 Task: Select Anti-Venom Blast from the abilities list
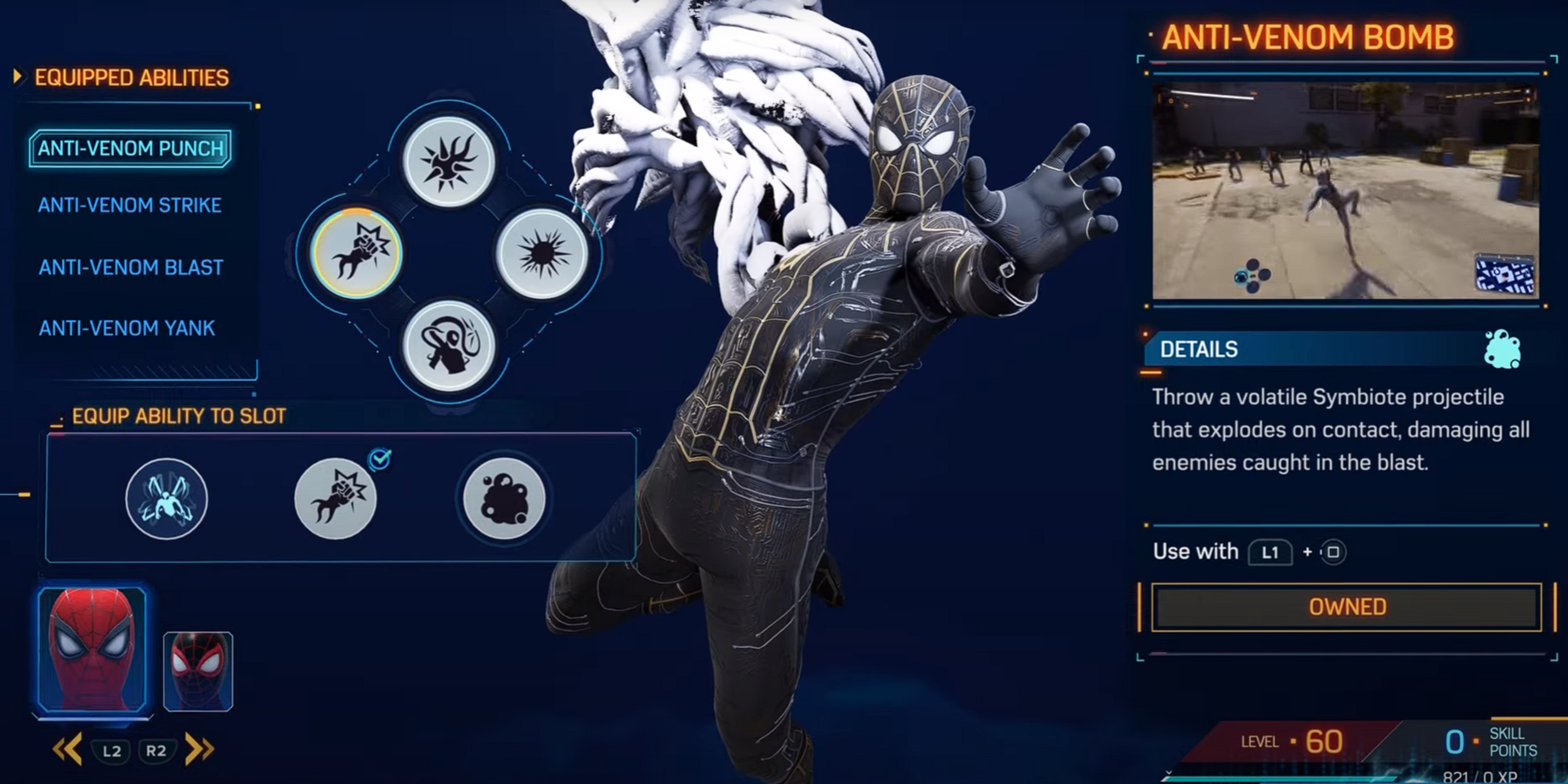(130, 267)
